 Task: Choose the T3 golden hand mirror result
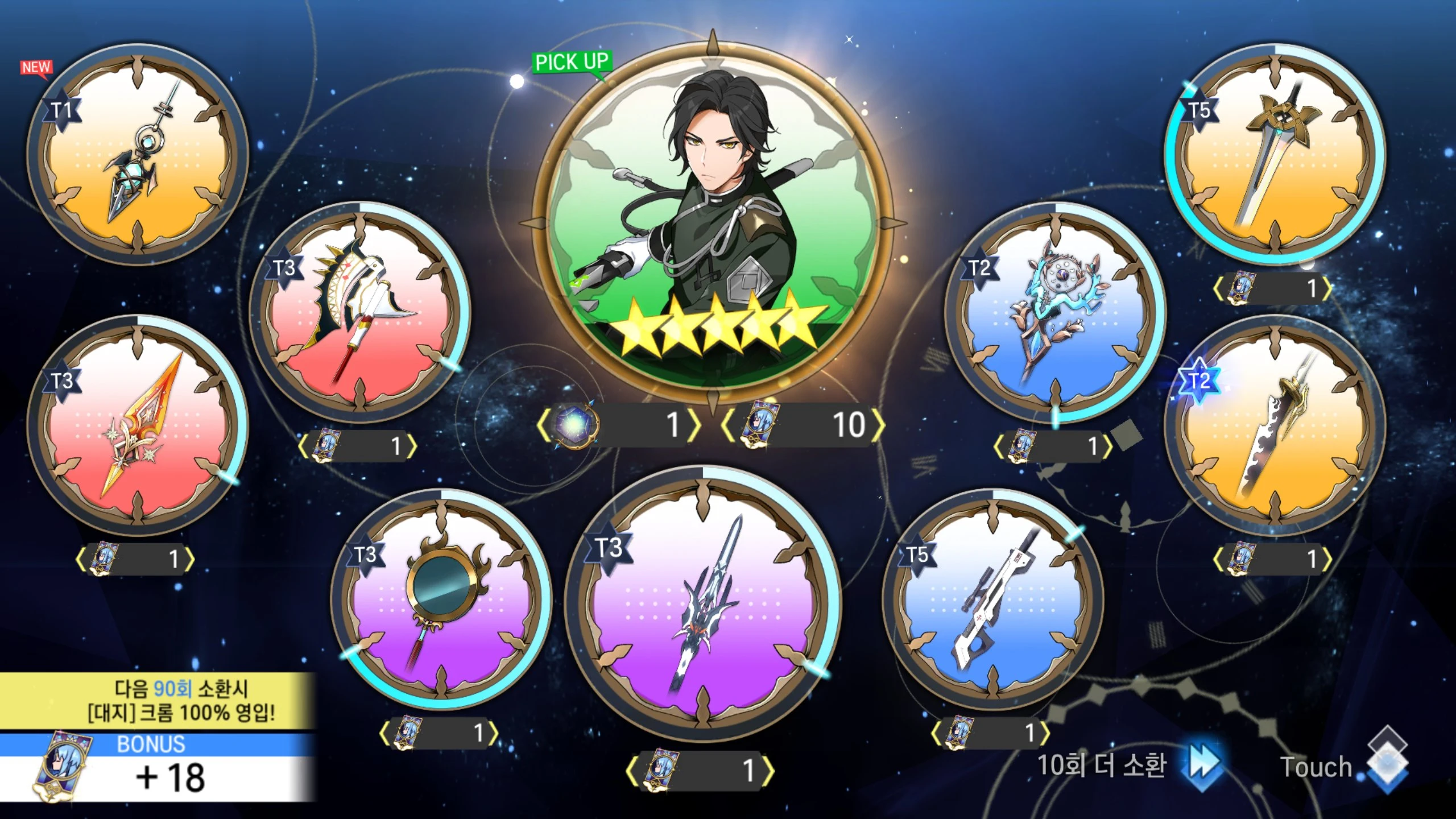click(x=441, y=599)
